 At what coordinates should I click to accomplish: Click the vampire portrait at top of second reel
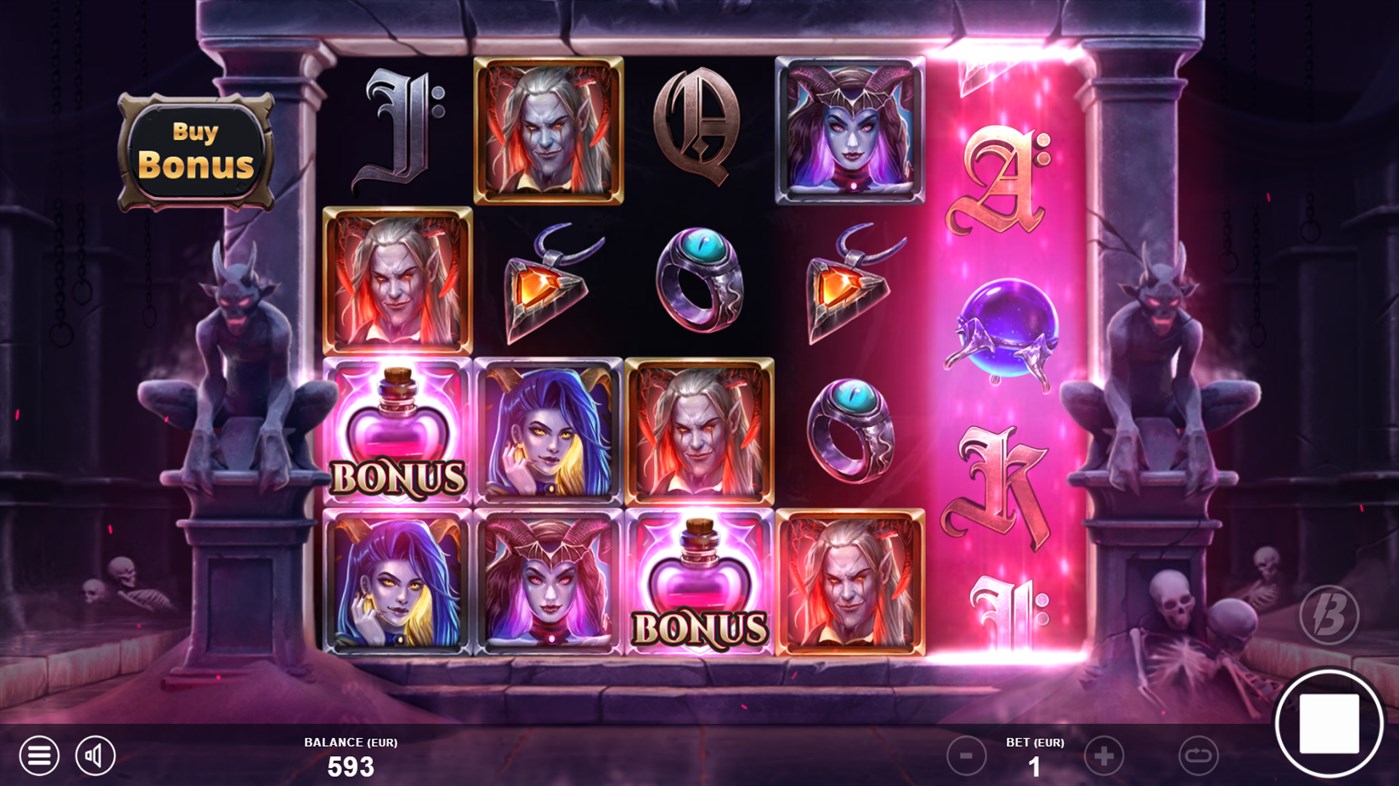(545, 130)
